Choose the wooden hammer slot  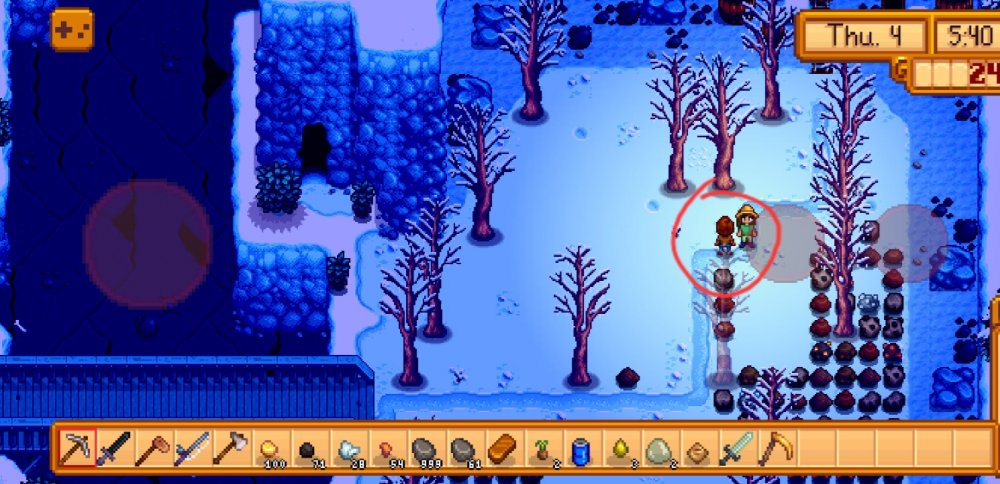[152, 447]
